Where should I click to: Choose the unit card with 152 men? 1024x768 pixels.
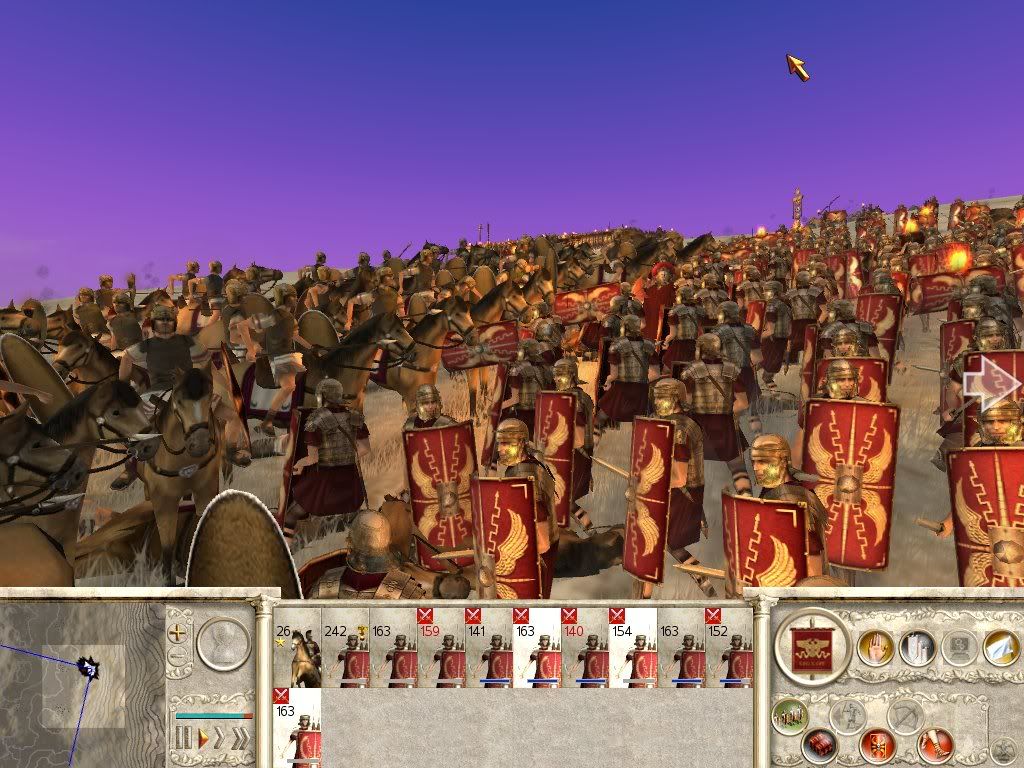729,648
